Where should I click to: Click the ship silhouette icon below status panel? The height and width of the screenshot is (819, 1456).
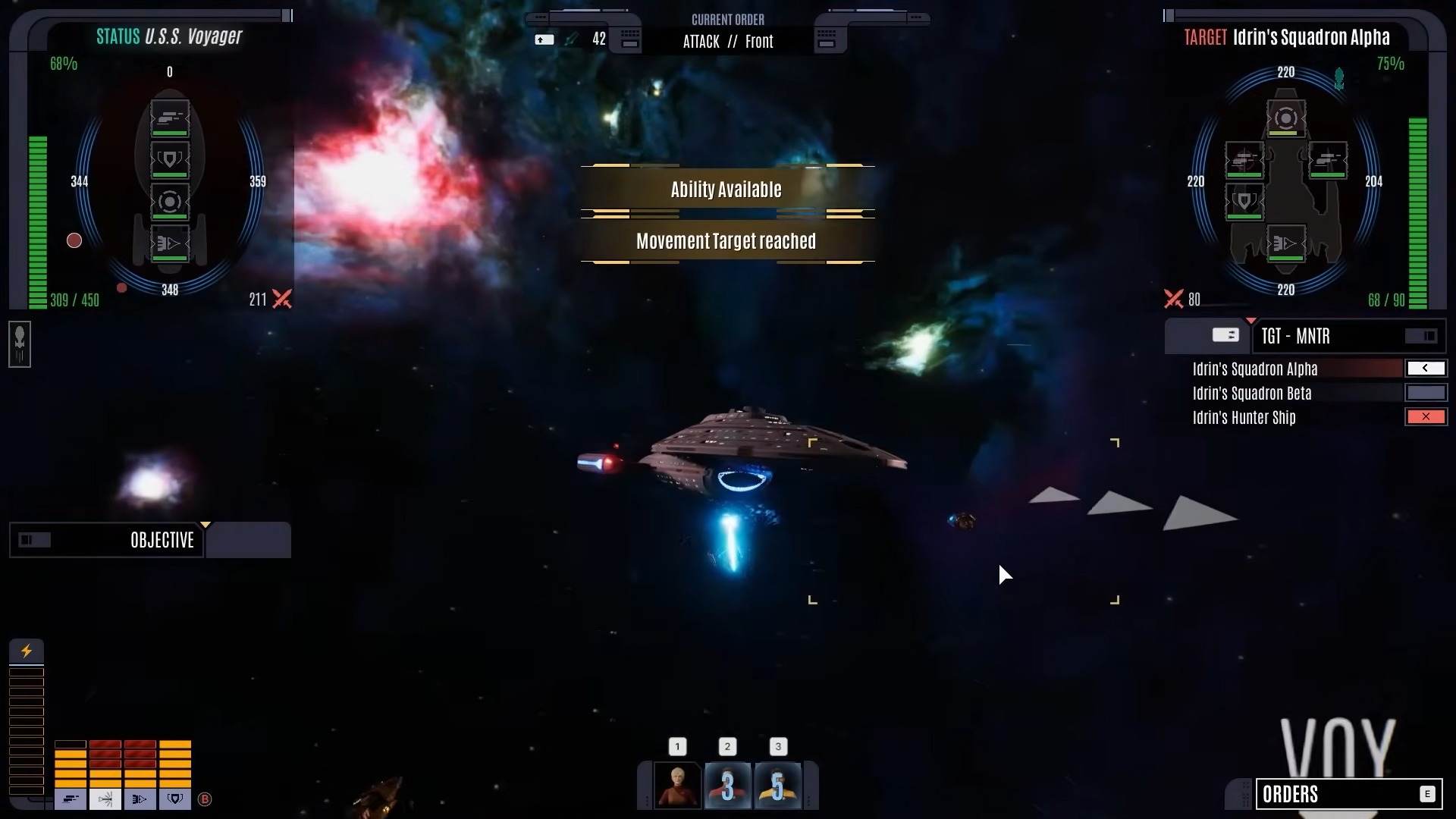pos(20,344)
